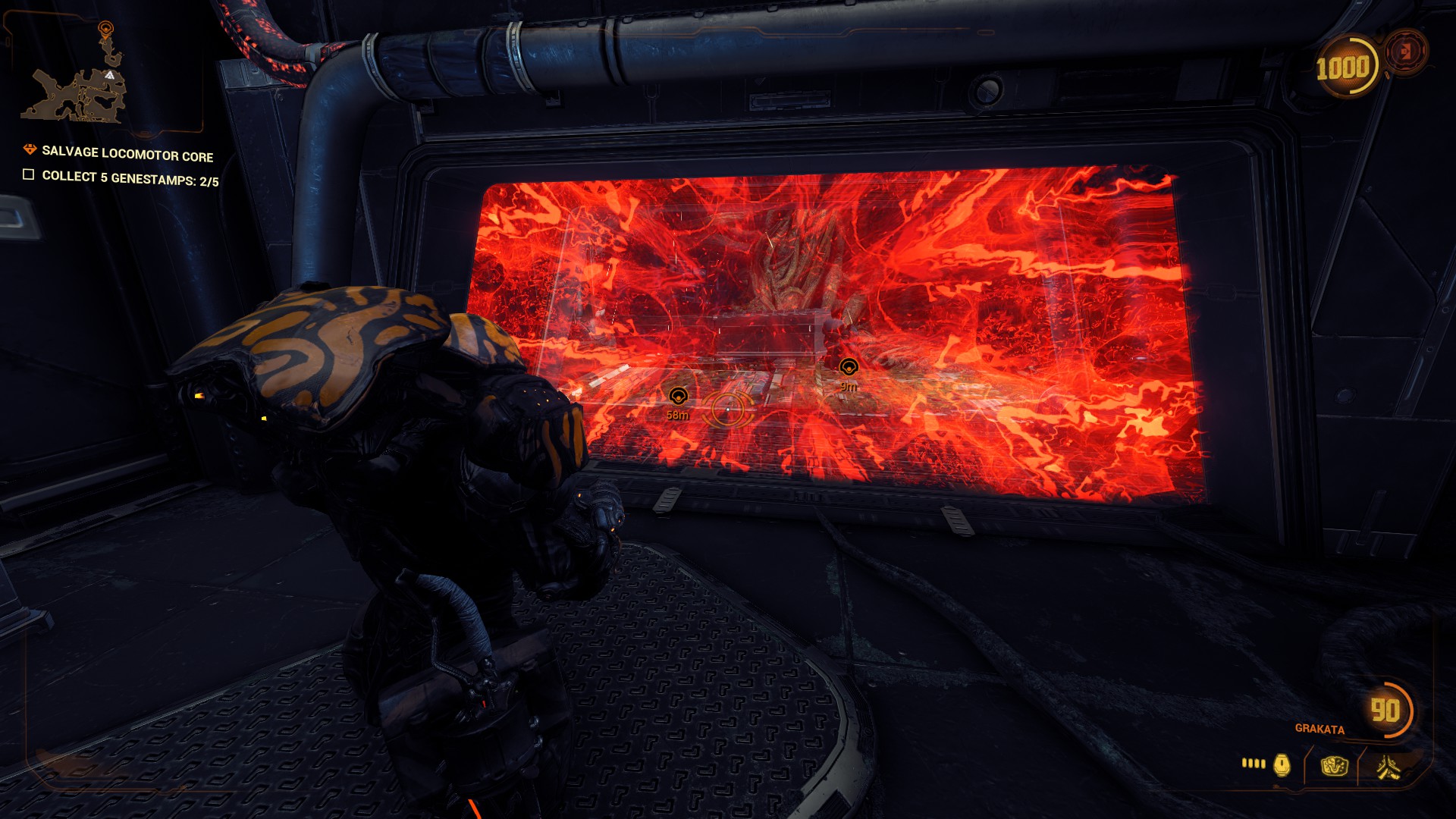Click the diamond objective icon next to Salvage Locomotor Core
The height and width of the screenshot is (819, 1456).
[x=29, y=150]
